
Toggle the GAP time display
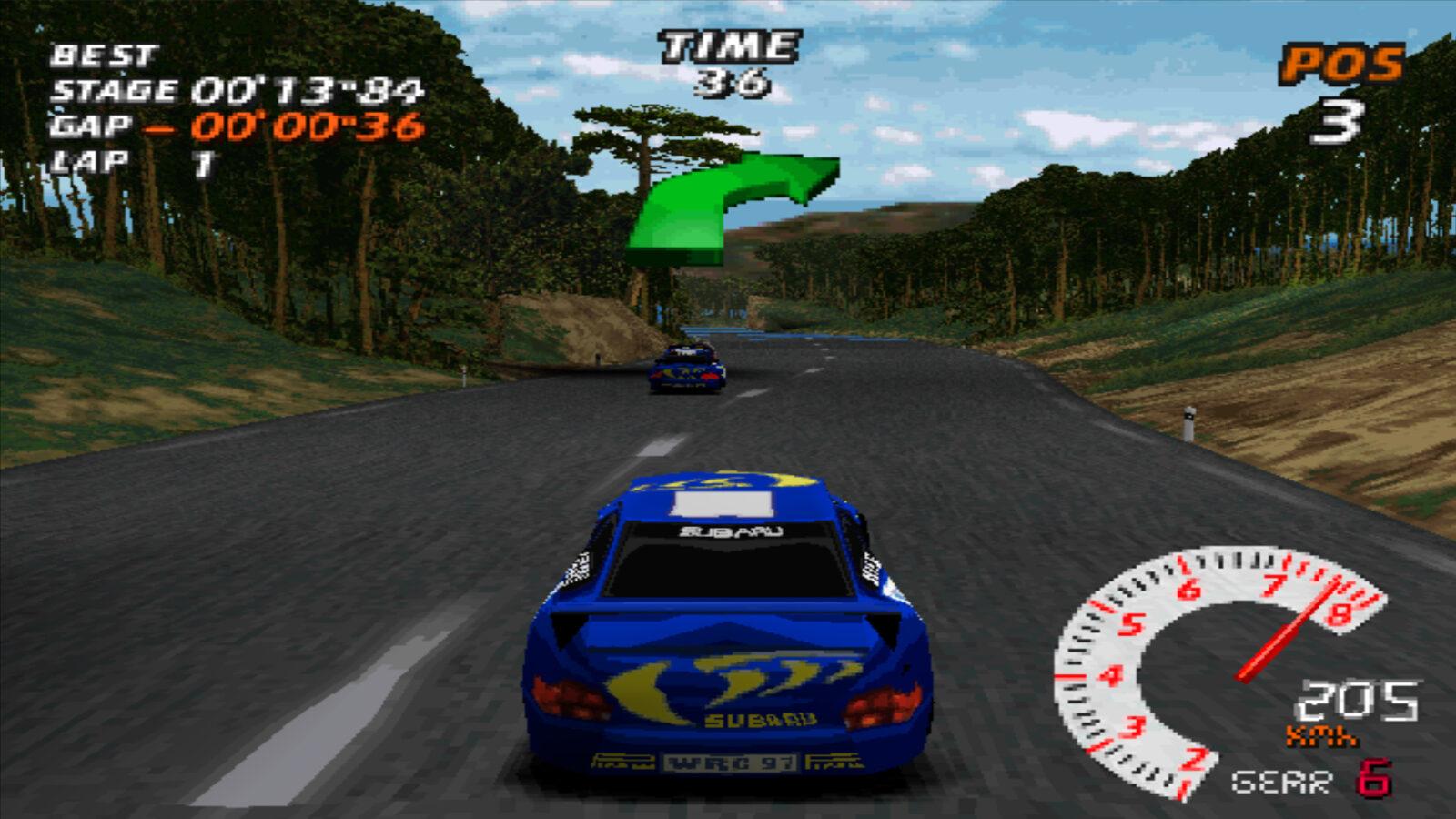pos(227,127)
